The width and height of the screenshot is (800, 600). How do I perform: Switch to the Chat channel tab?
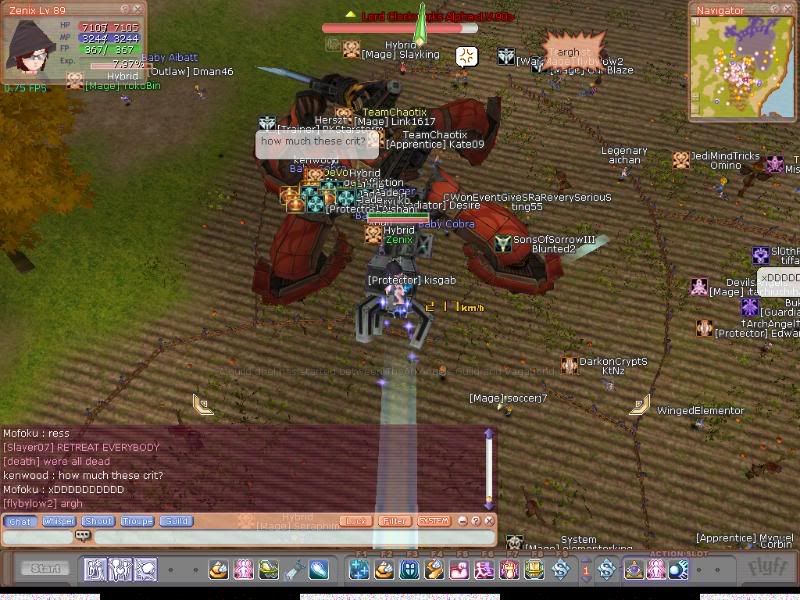tap(20, 521)
